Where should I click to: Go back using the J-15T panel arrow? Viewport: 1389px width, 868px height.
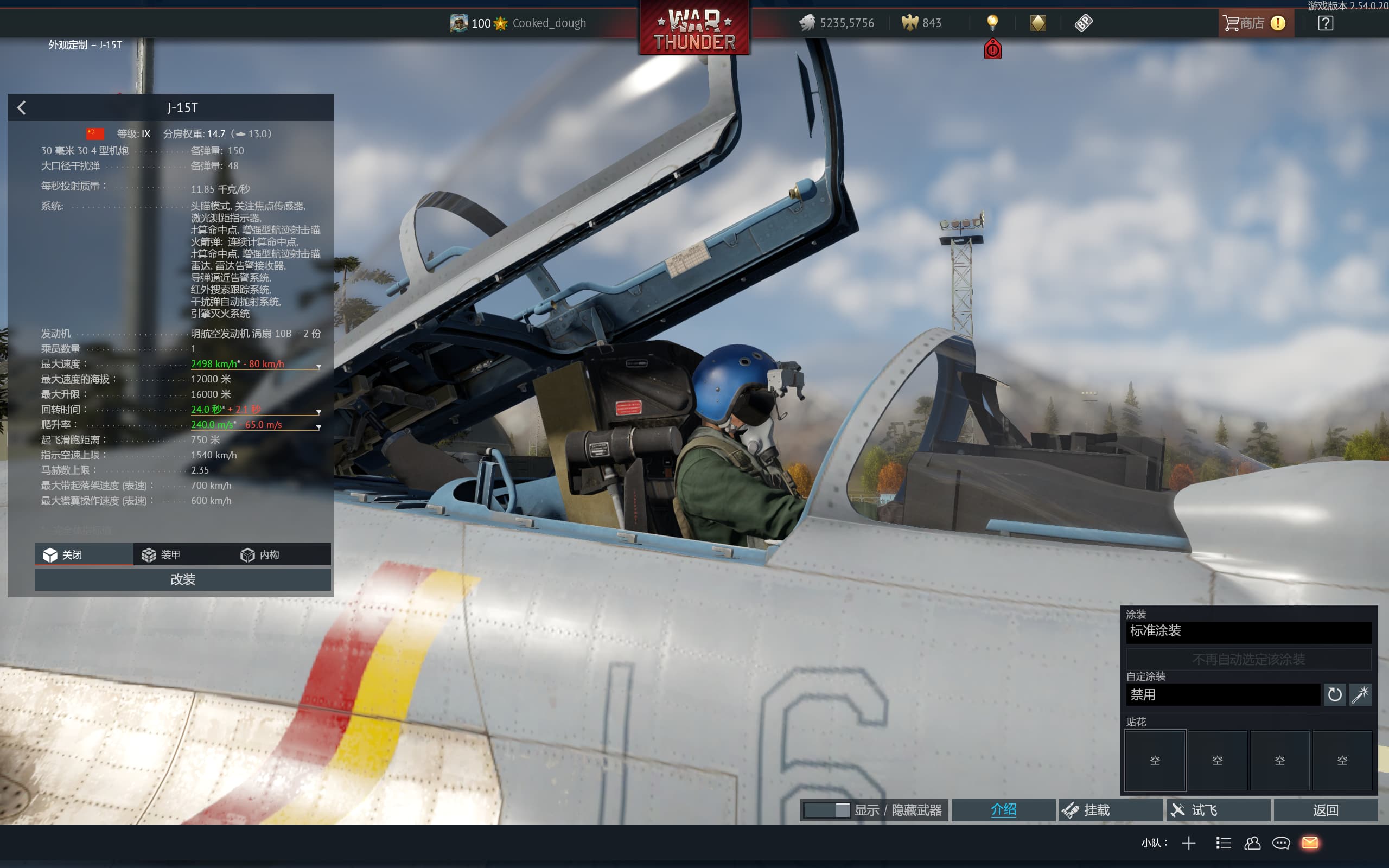[x=22, y=107]
